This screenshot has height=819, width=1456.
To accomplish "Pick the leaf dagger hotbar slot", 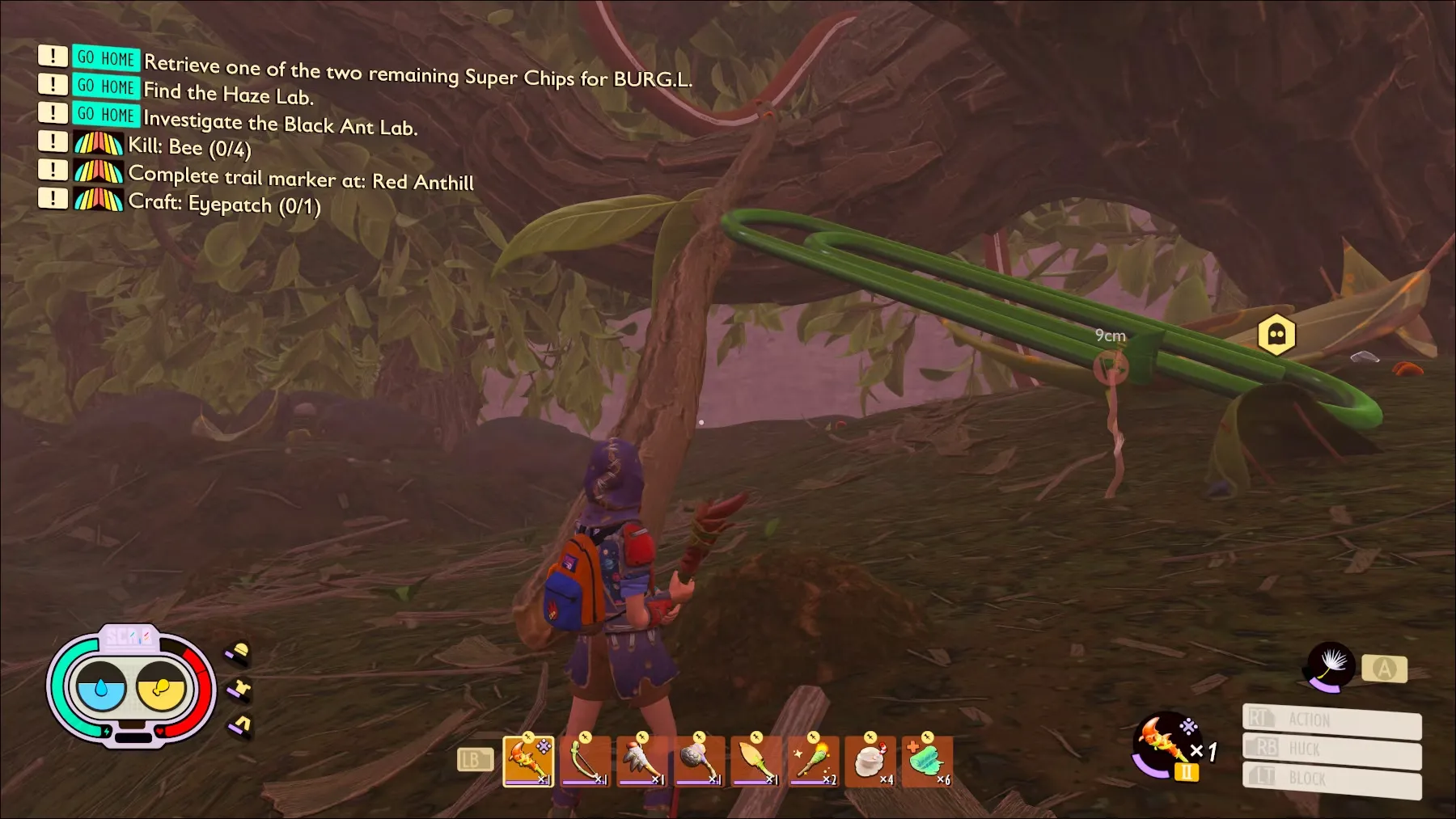I will tap(756, 761).
